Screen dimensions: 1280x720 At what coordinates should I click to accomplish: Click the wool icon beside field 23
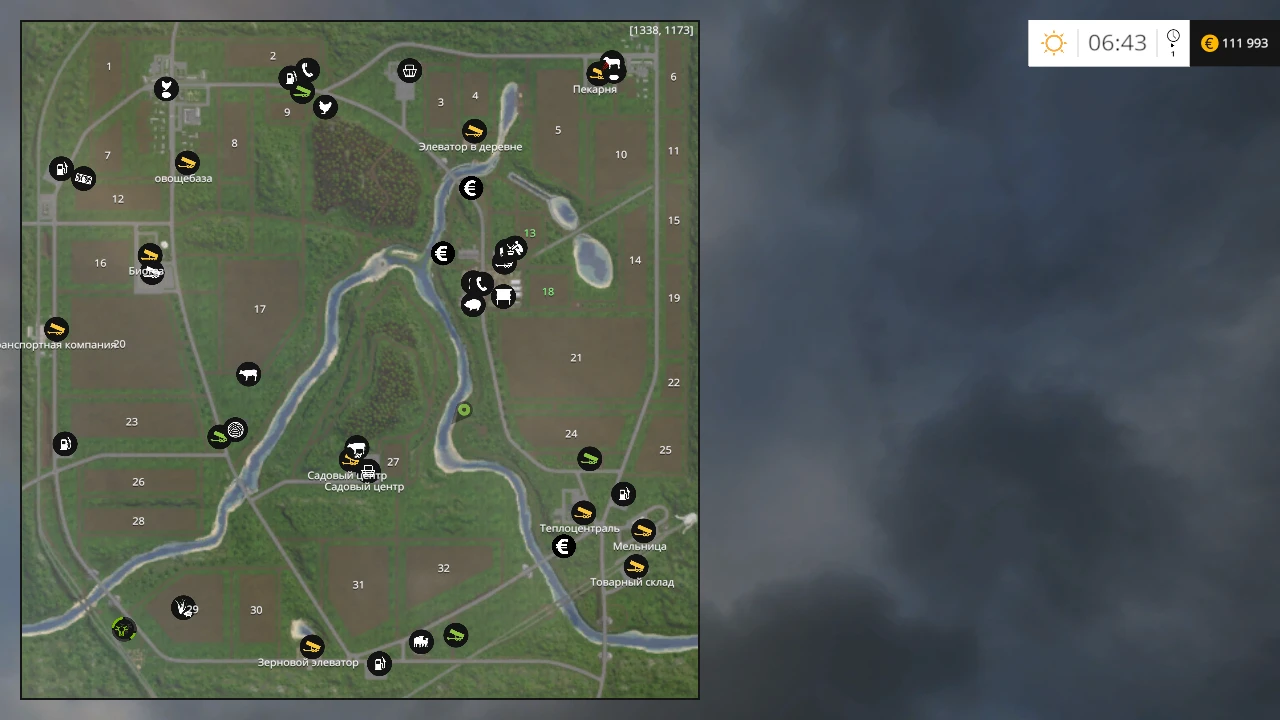click(235, 430)
